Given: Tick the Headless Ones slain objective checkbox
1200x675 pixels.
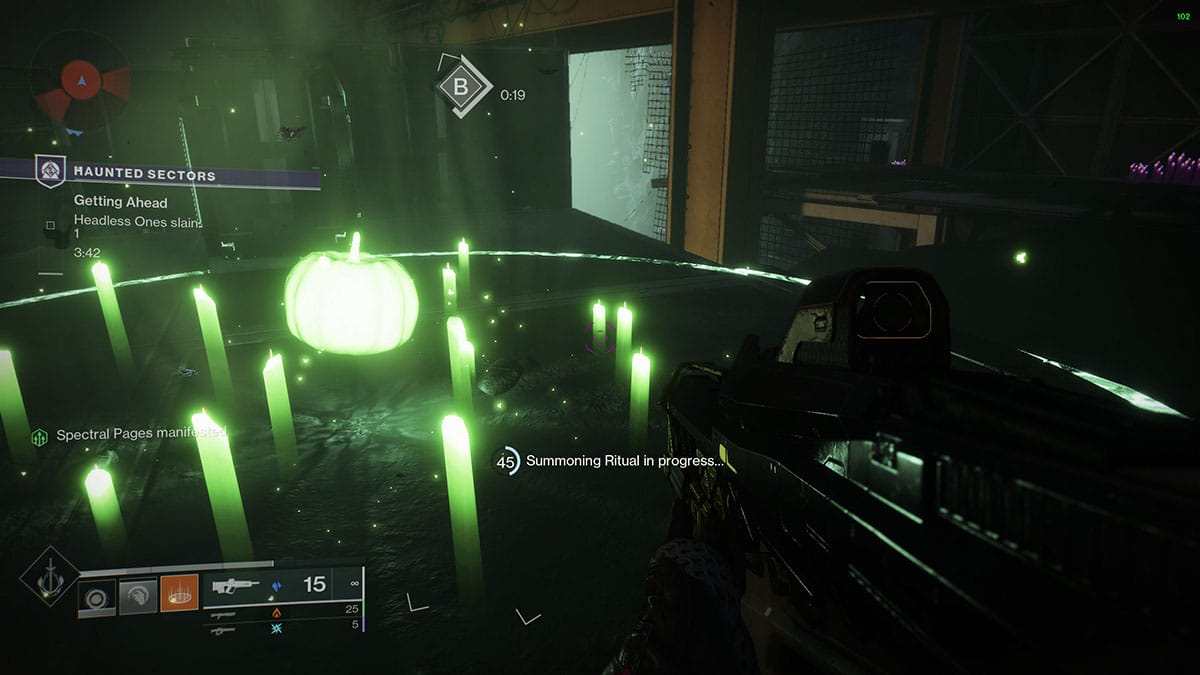Looking at the screenshot, I should tap(50, 225).
